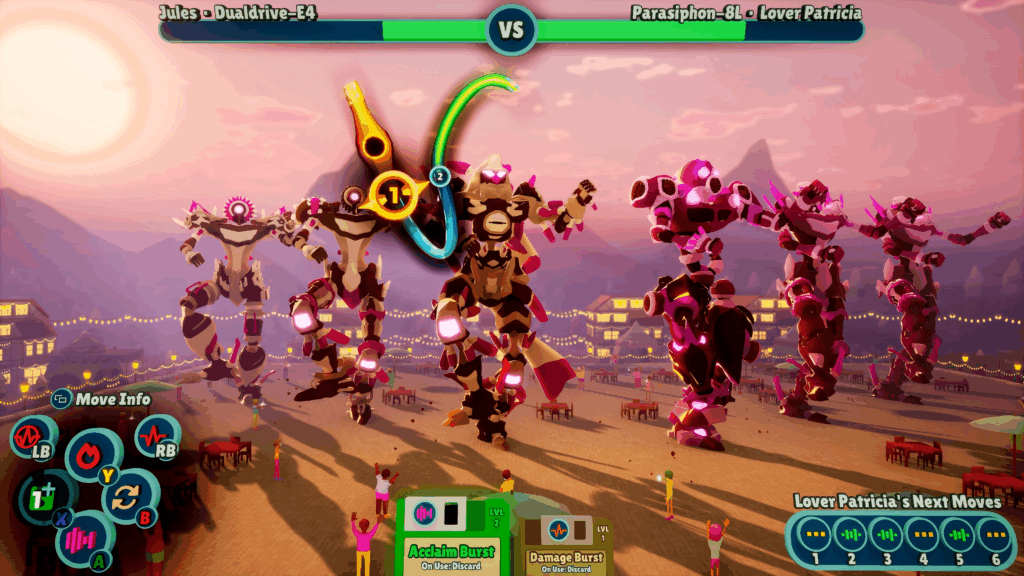Activate the green battery plus-one icon
Screen dimensions: 1024x576
click(45, 497)
